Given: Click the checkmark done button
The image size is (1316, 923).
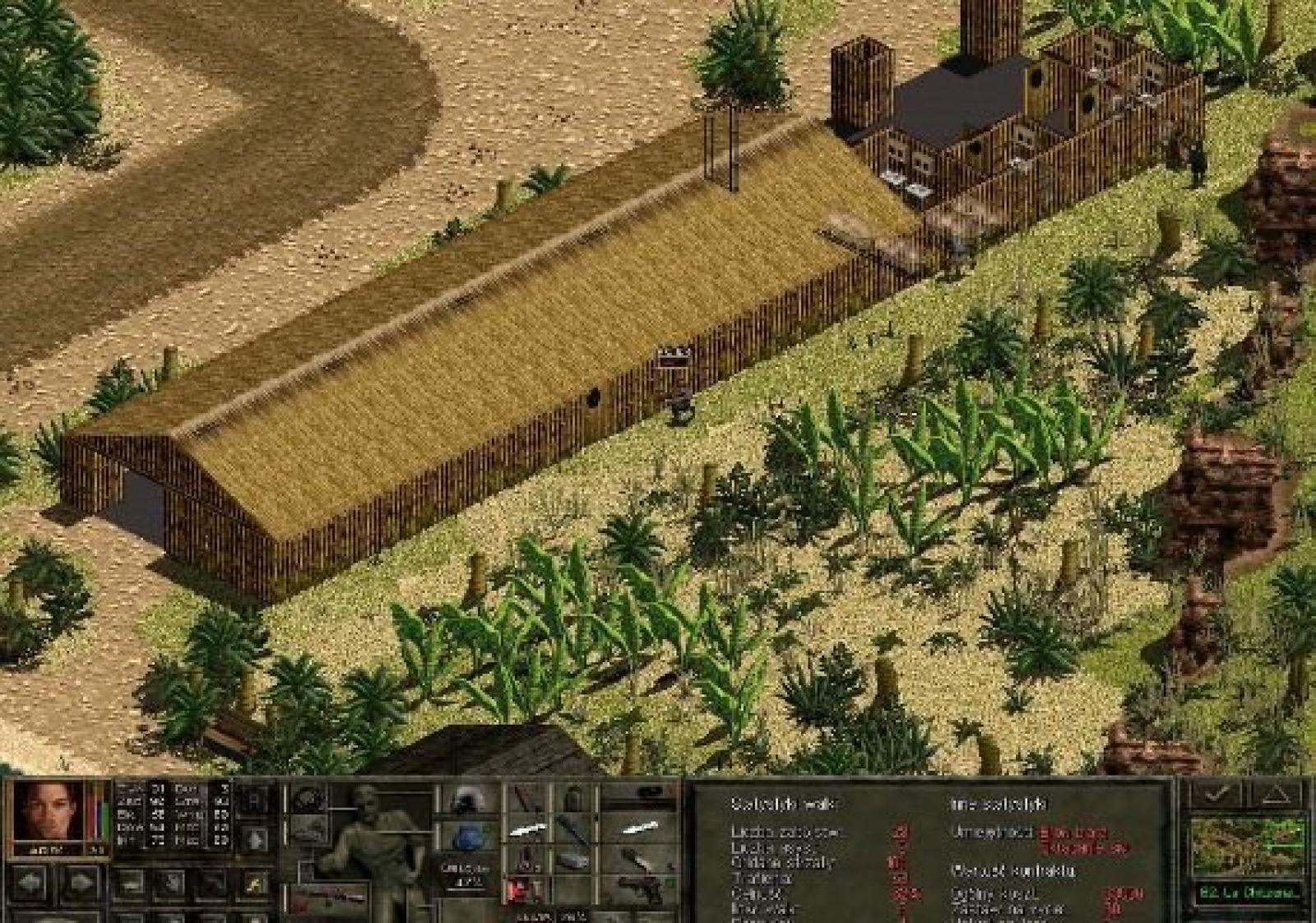Looking at the screenshot, I should click(x=1216, y=795).
